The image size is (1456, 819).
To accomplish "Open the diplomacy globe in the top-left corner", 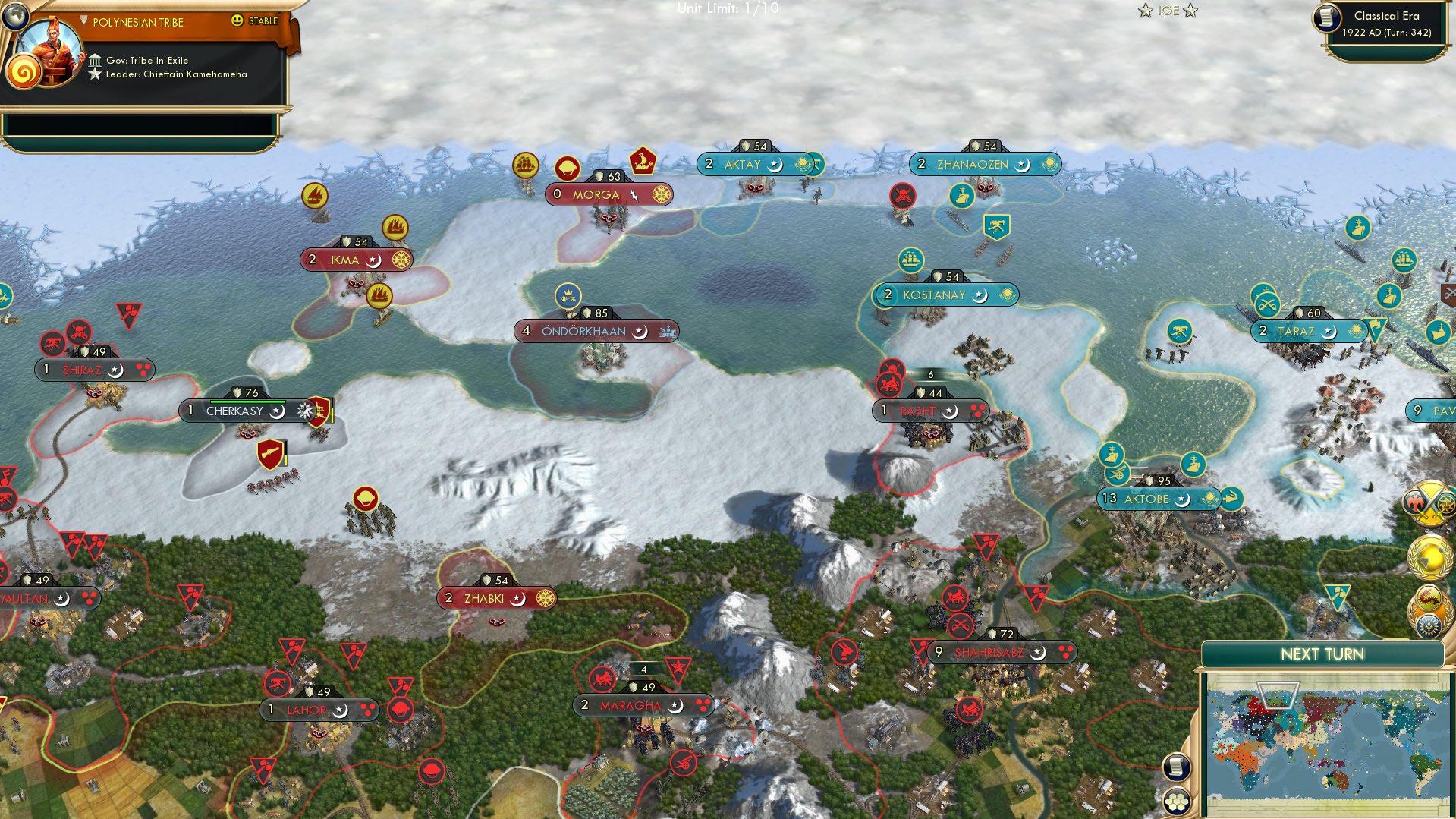I will click(17, 17).
